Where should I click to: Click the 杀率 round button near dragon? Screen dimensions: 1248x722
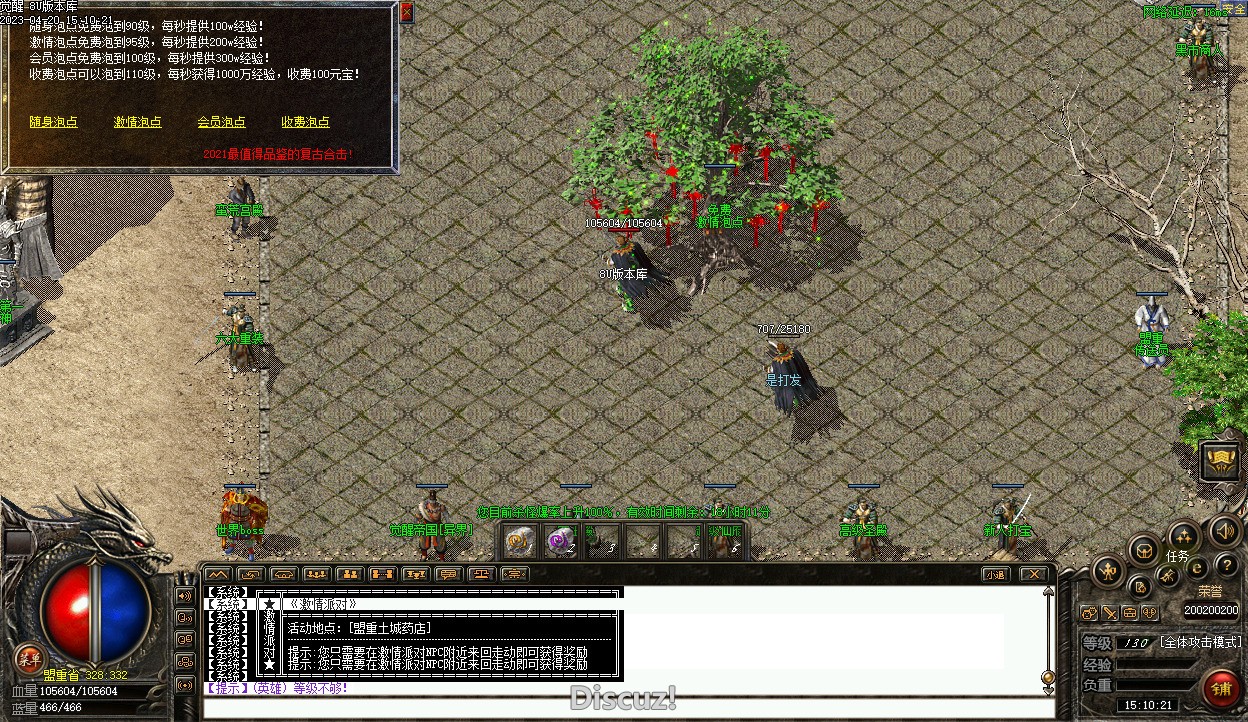point(29,657)
